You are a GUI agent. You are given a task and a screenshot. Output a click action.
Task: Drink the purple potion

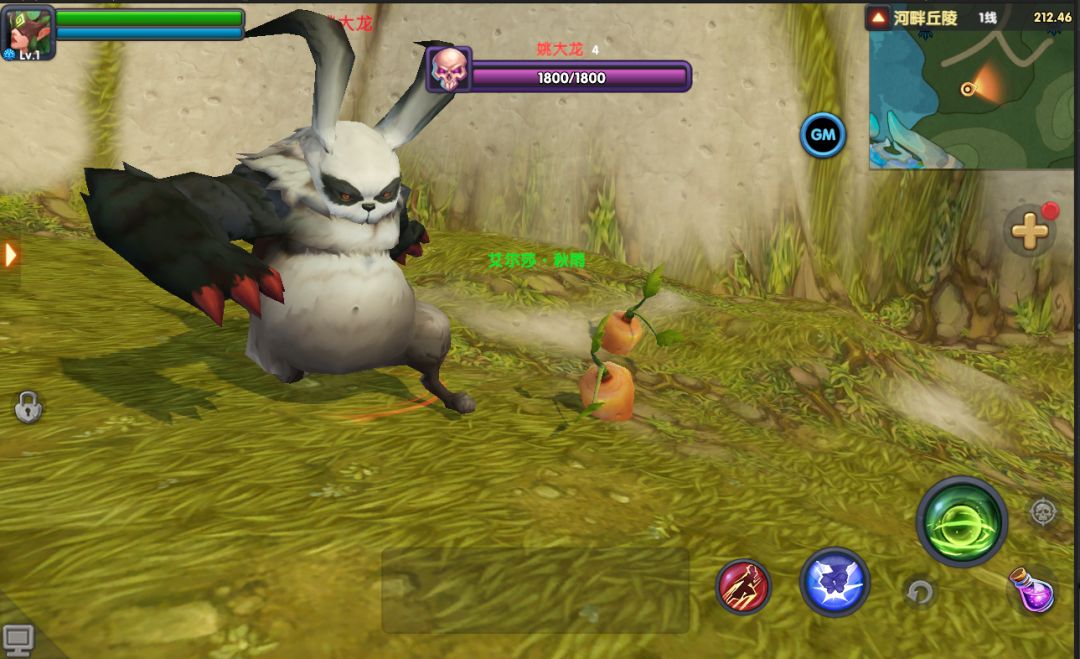(1030, 589)
